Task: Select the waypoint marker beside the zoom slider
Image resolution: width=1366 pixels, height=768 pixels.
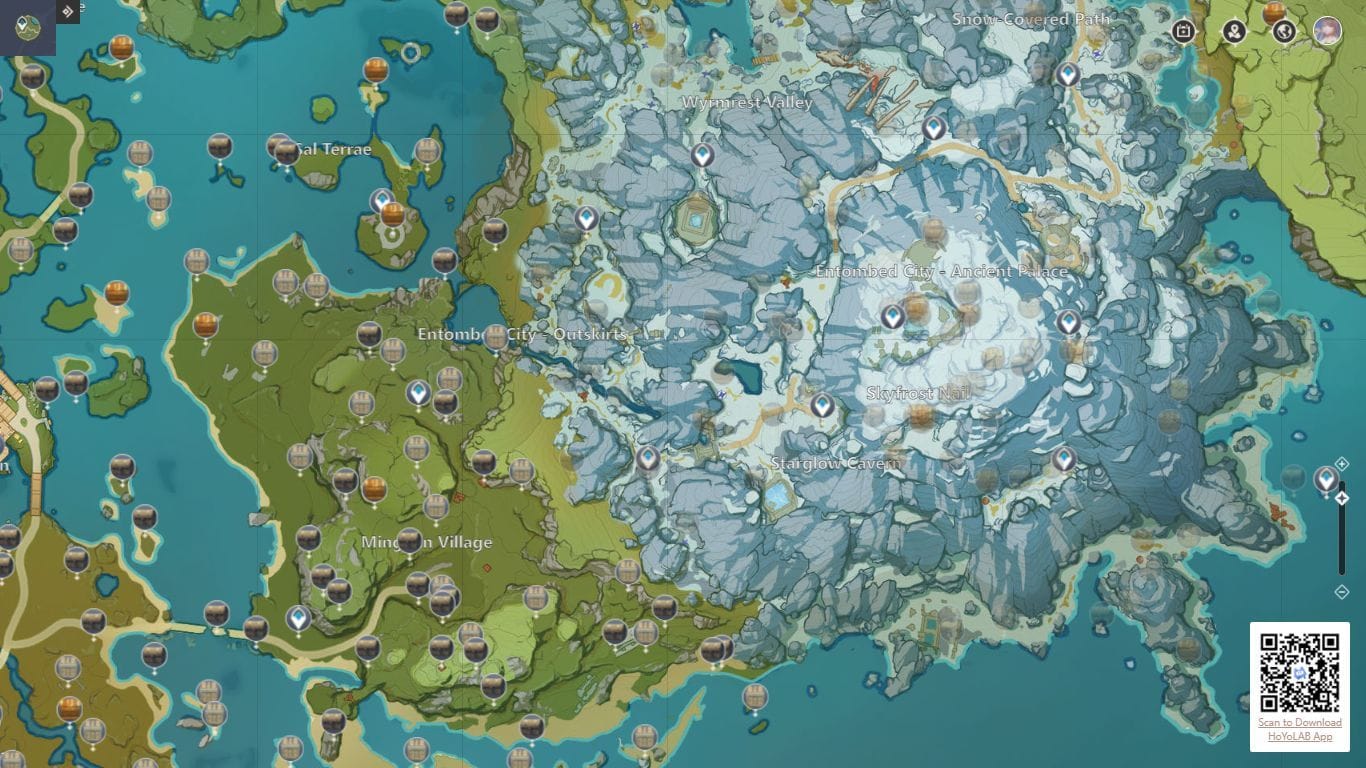Action: point(1324,478)
